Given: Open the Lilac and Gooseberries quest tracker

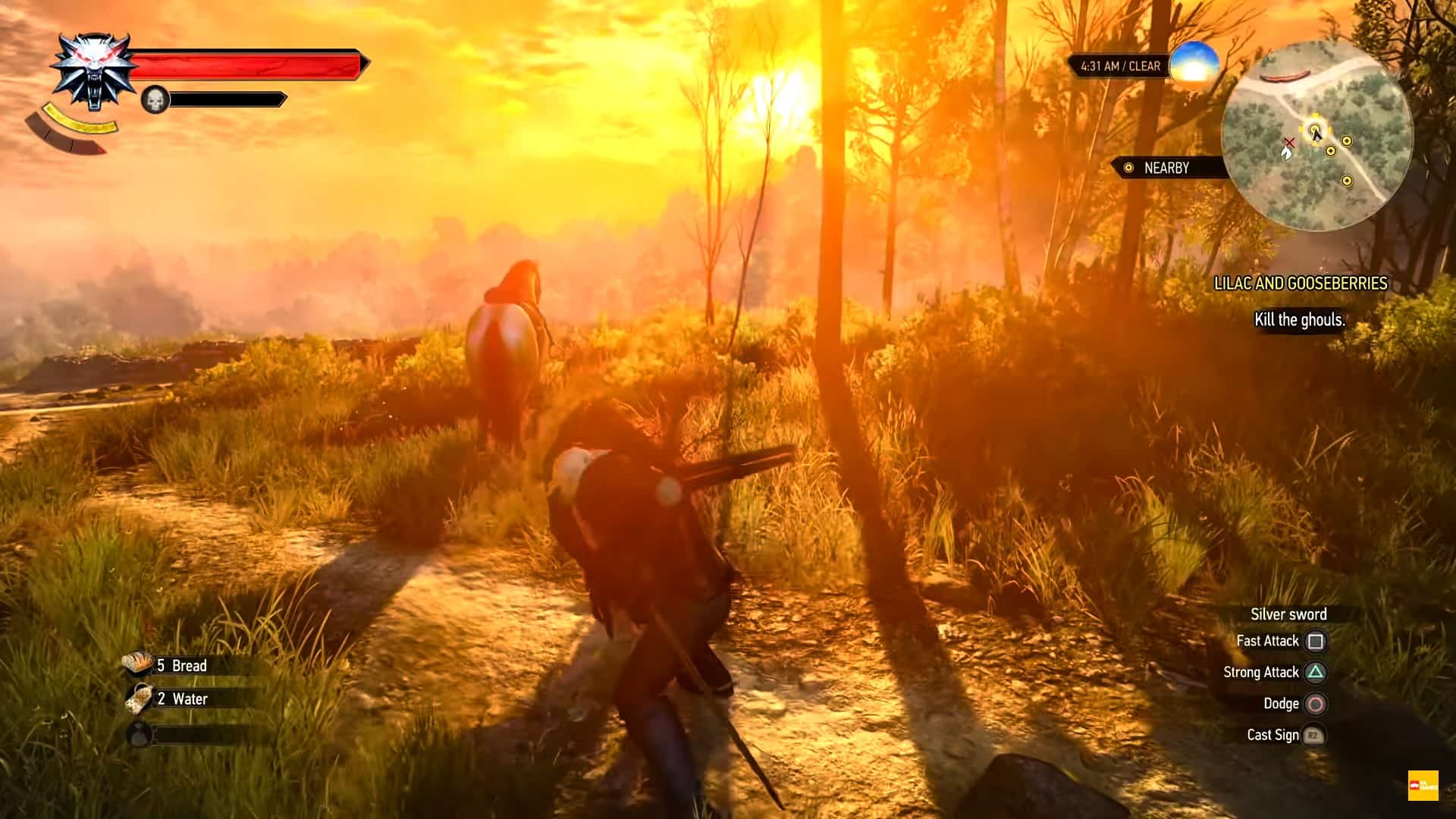Looking at the screenshot, I should coord(1301,283).
